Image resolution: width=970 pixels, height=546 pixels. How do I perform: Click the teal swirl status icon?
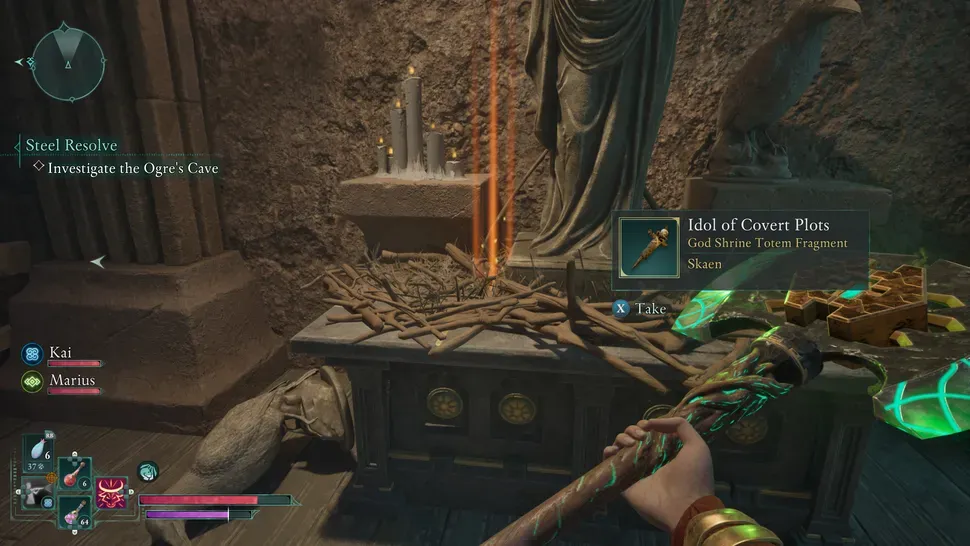[147, 470]
